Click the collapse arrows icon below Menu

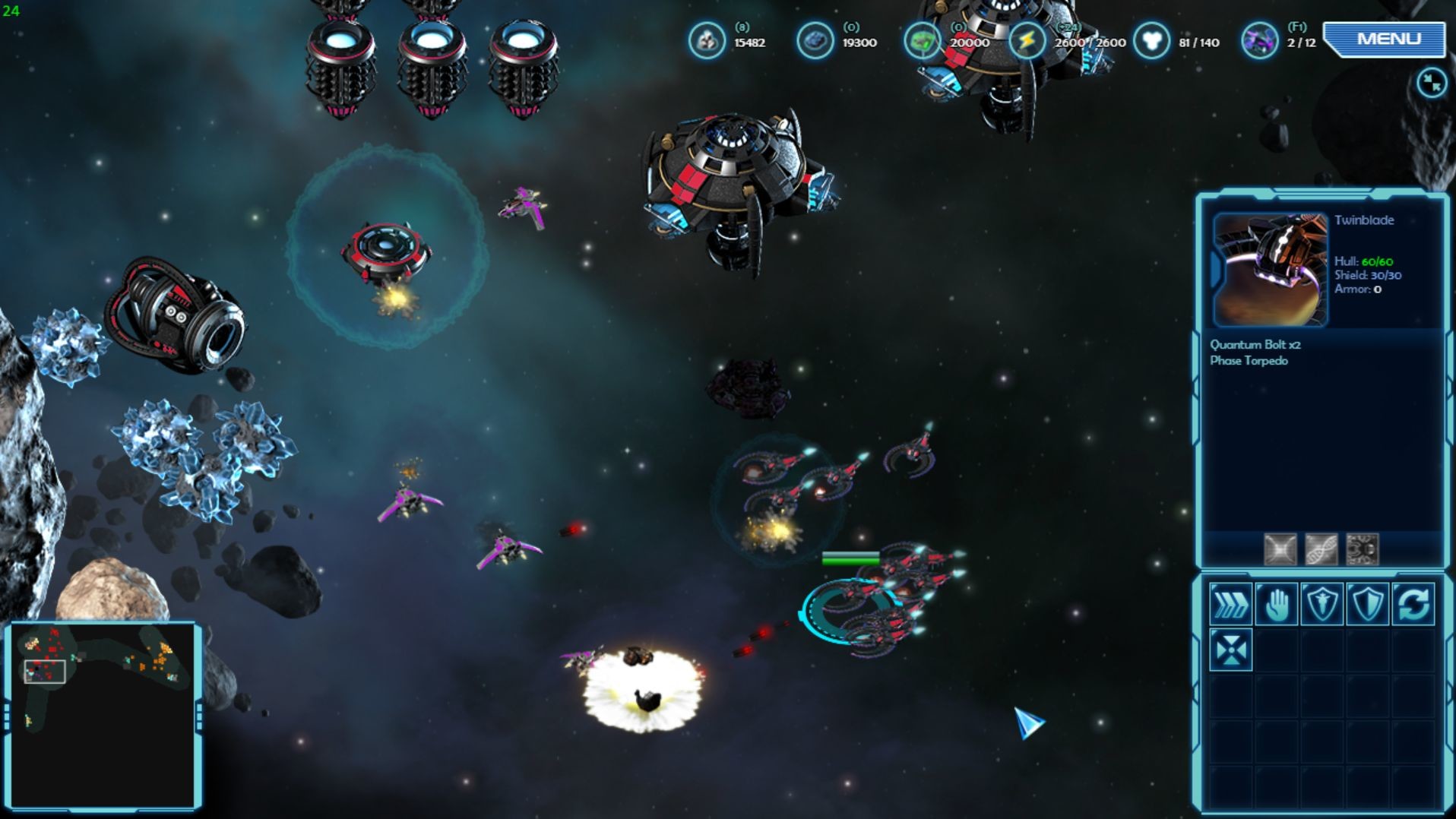[x=1431, y=83]
